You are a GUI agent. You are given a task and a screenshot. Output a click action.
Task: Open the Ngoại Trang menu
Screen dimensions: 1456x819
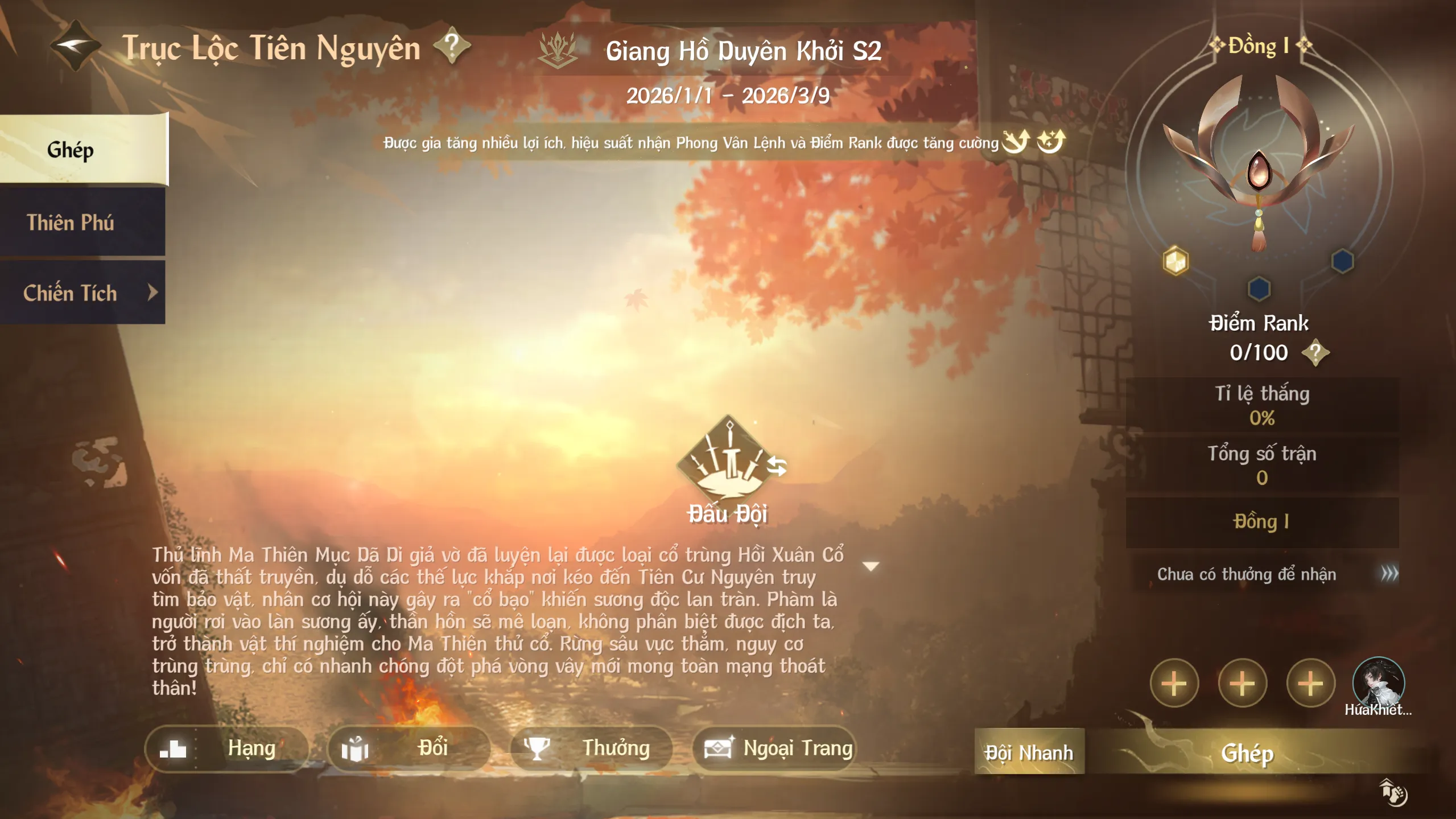775,748
